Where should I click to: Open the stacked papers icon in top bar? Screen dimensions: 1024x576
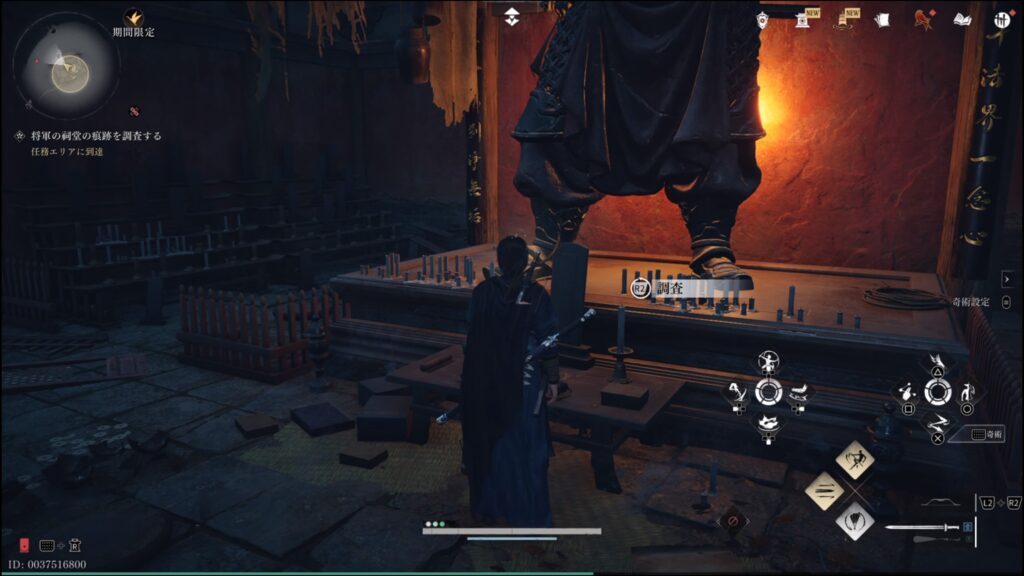882,20
